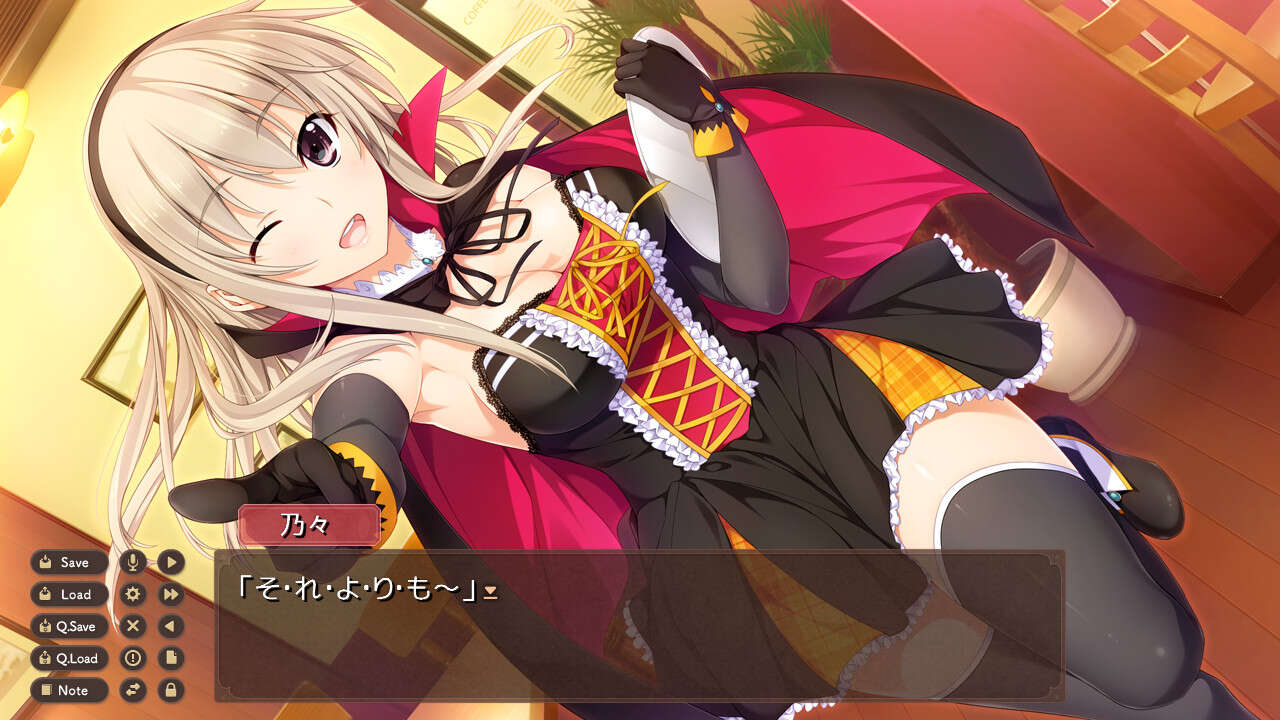Quick save with the Q.Save button
1280x720 pixels.
pyautogui.click(x=69, y=626)
